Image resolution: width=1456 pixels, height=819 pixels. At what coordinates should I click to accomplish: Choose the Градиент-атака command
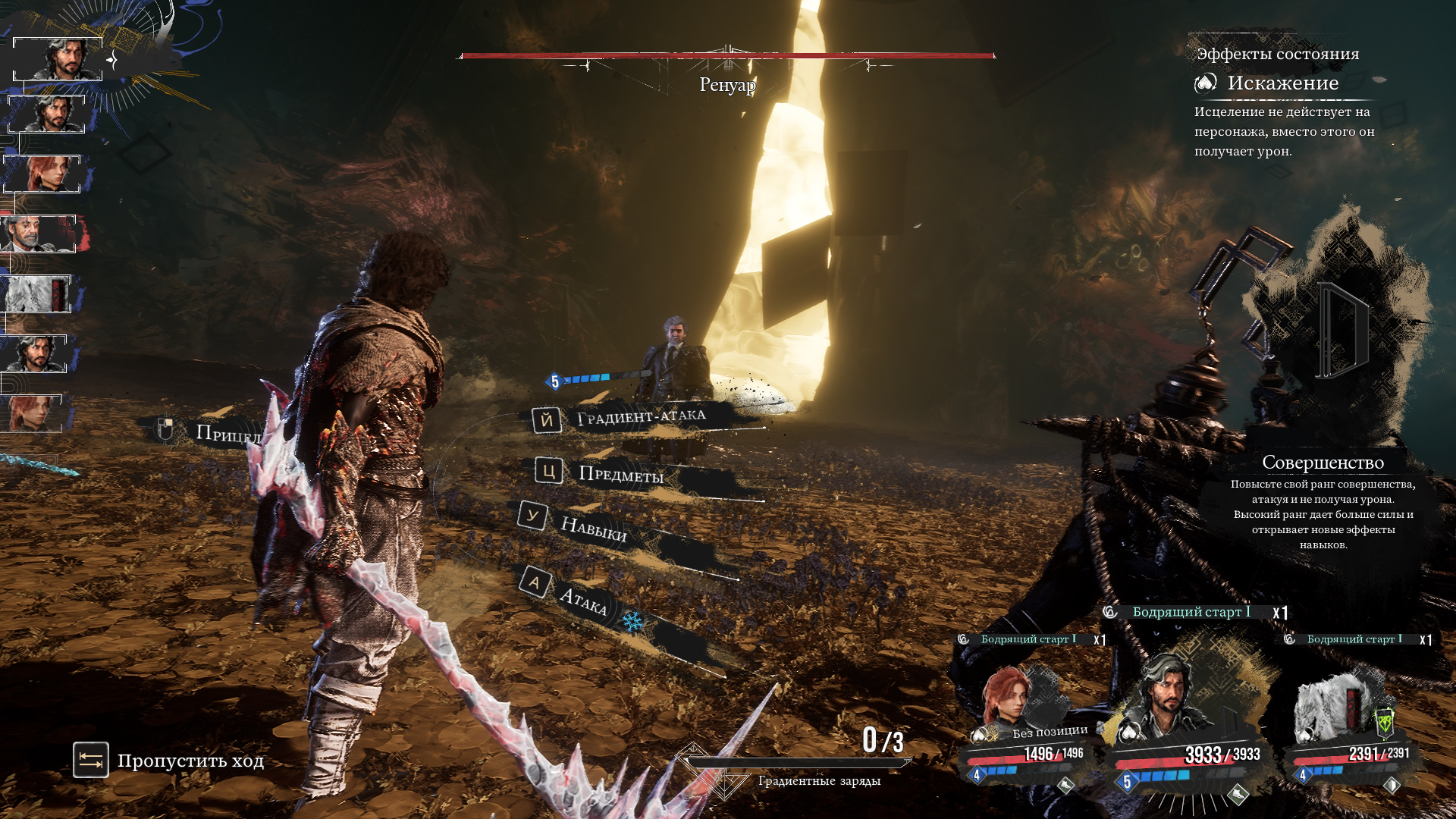click(639, 417)
